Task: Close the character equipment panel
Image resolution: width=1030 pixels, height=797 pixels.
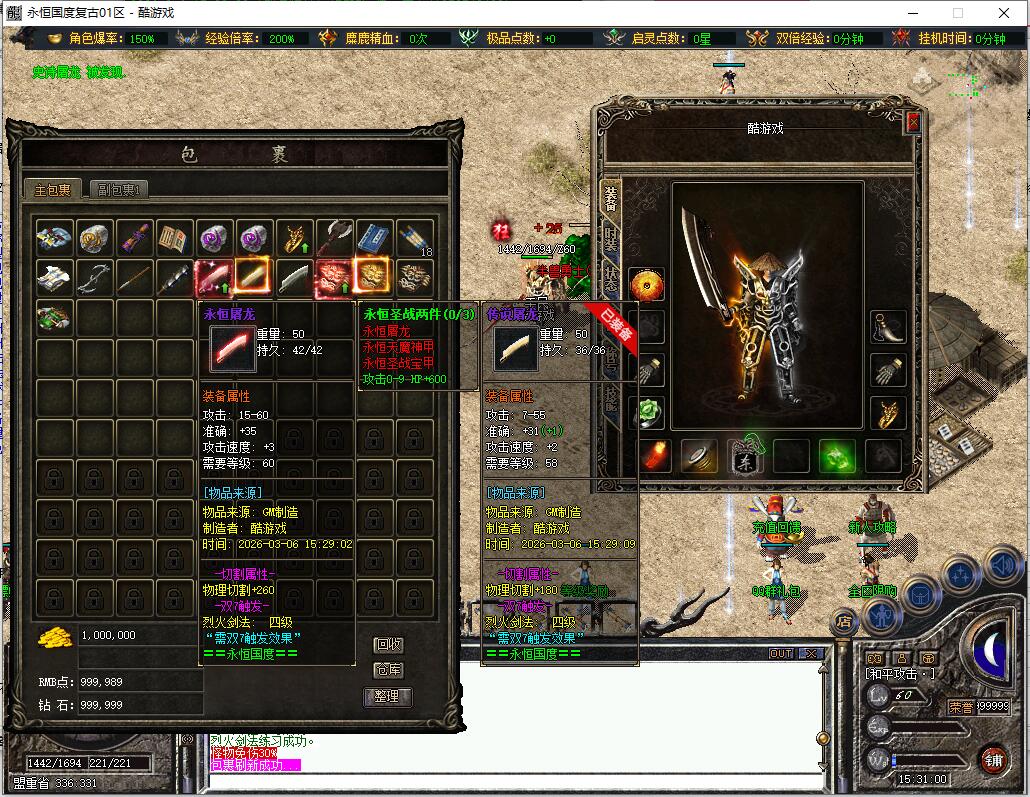Action: click(912, 122)
